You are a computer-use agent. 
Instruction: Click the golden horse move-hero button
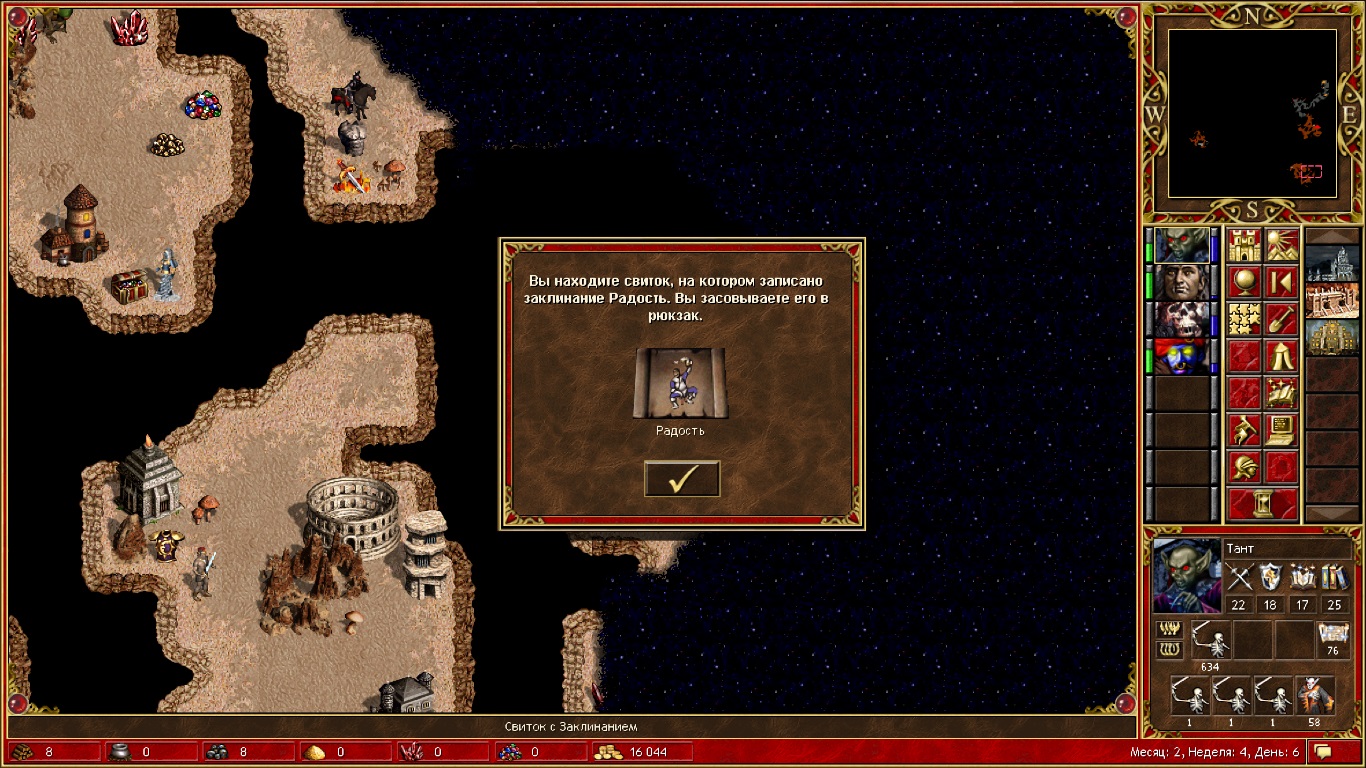click(x=1244, y=431)
